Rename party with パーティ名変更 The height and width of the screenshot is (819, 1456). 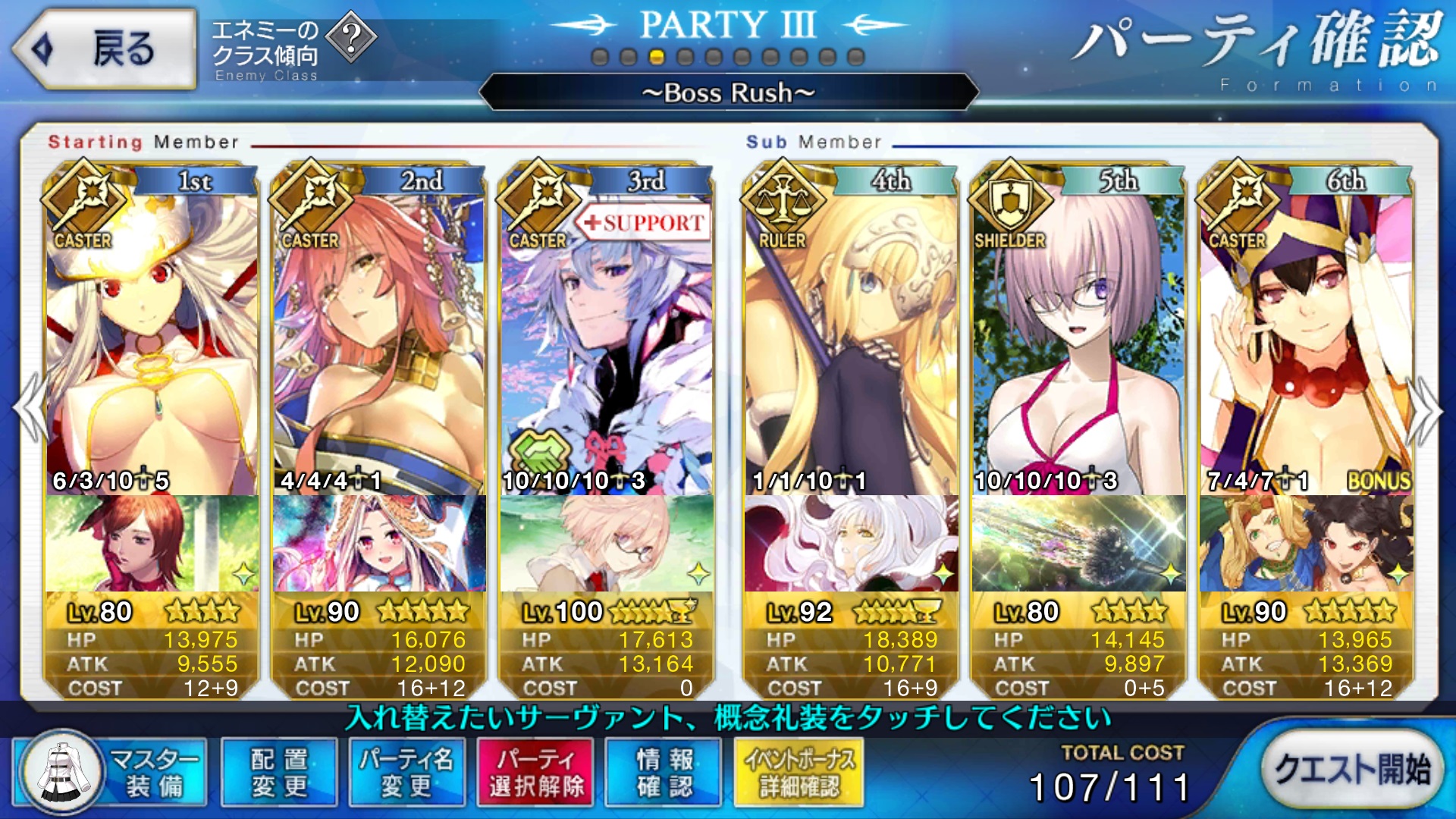[x=406, y=772]
